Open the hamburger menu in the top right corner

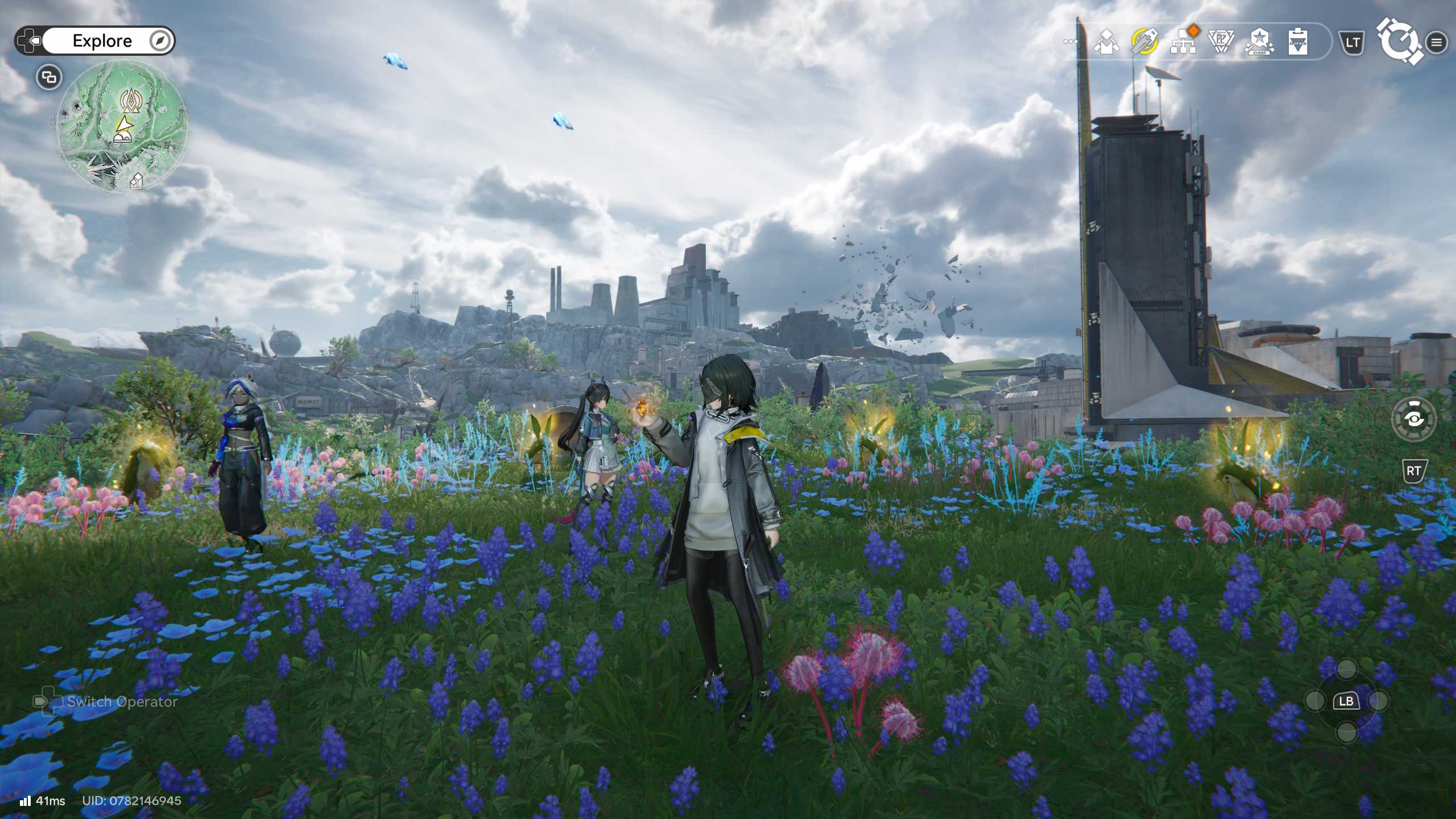pyautogui.click(x=1437, y=43)
